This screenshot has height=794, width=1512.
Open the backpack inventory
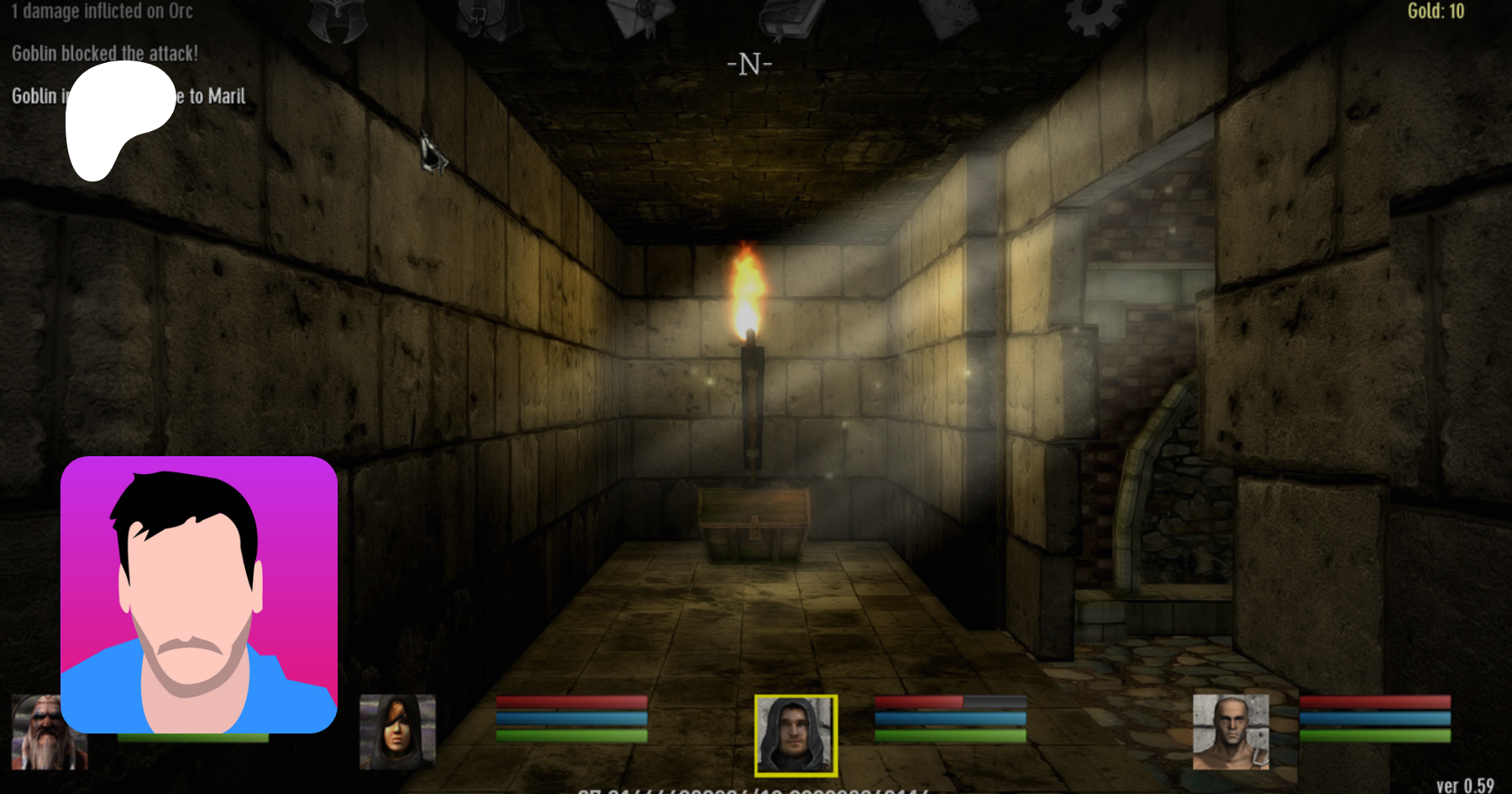491,18
